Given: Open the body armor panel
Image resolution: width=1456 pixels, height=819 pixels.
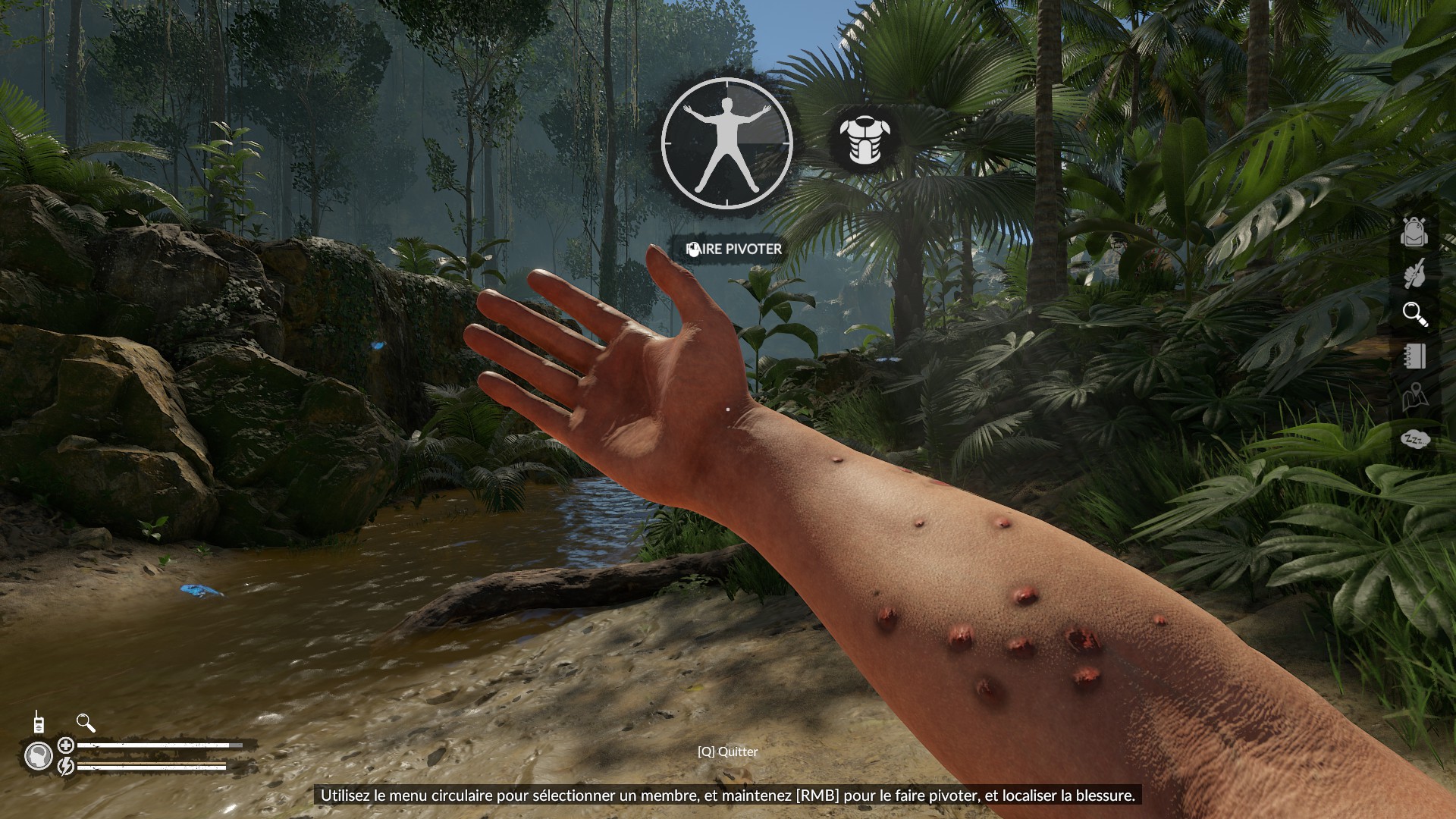Looking at the screenshot, I should pos(863,140).
